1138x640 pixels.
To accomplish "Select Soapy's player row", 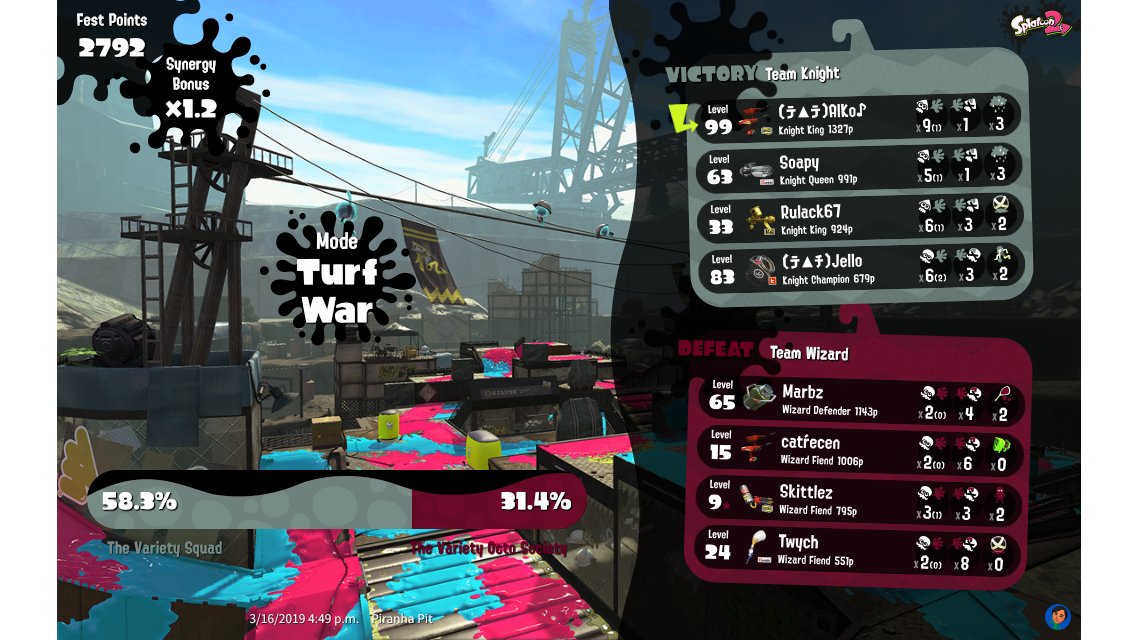I will click(858, 168).
